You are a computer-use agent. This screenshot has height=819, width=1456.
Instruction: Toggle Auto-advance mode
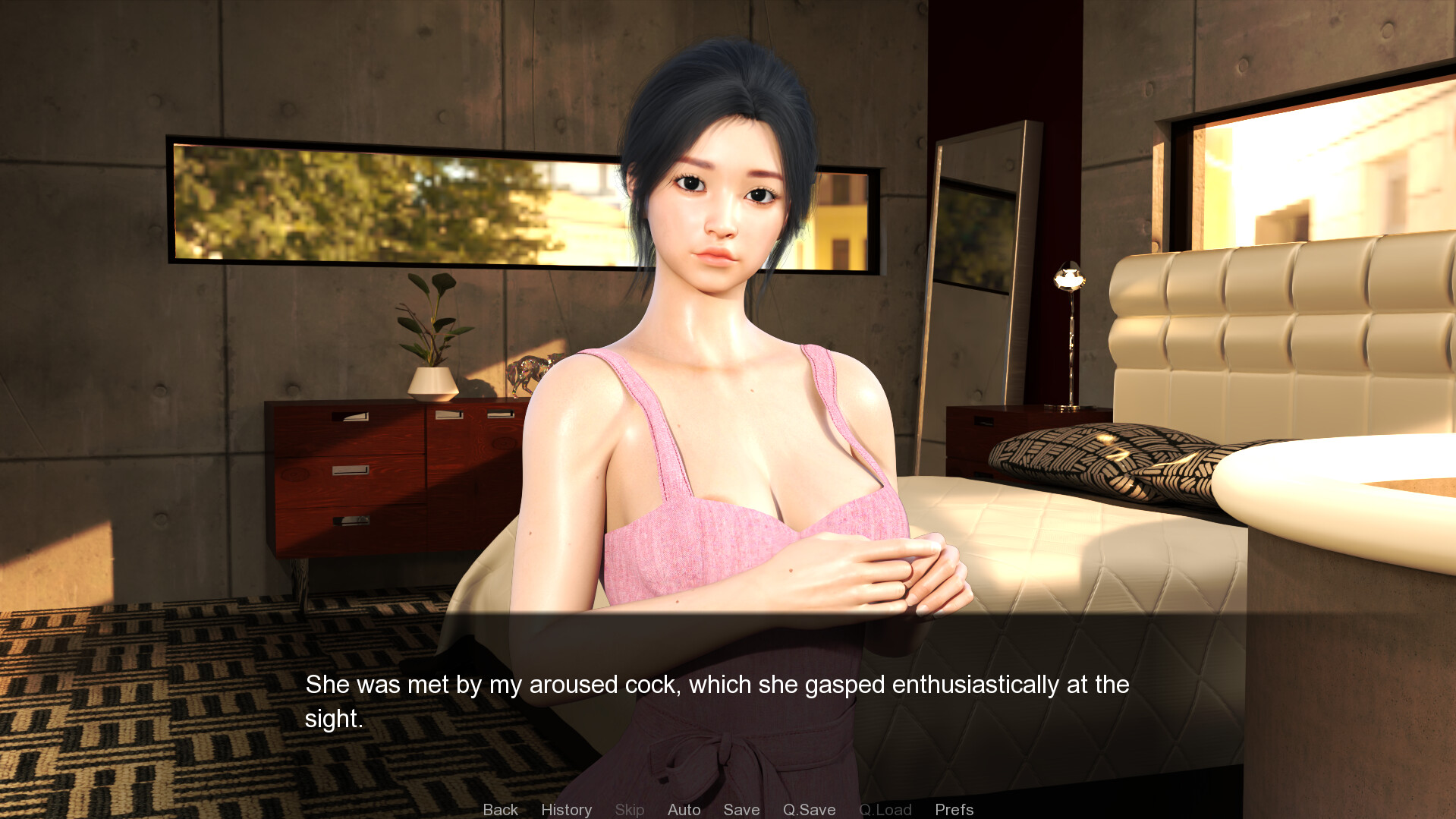[x=684, y=809]
